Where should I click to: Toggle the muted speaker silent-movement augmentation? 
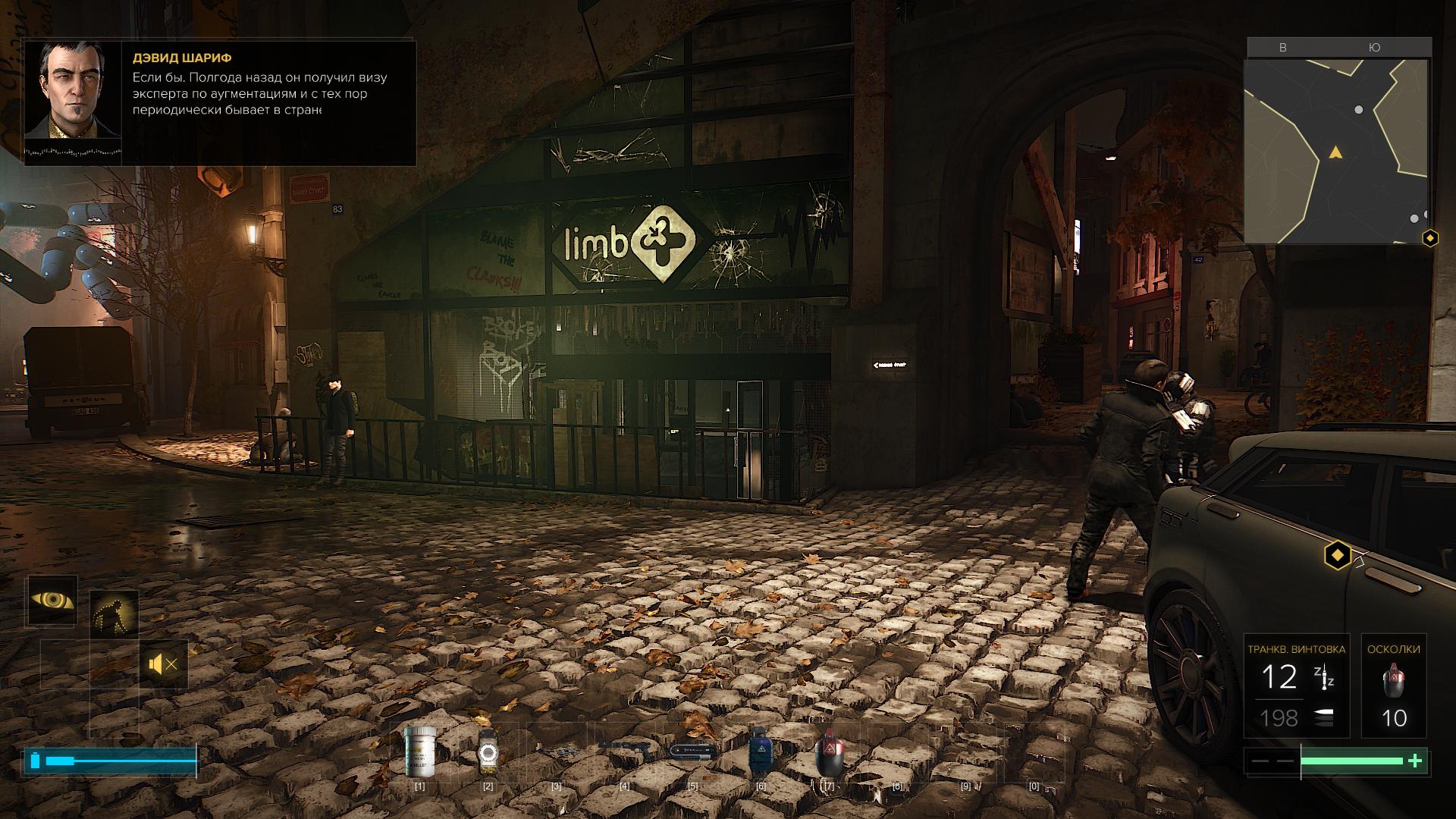(x=164, y=665)
